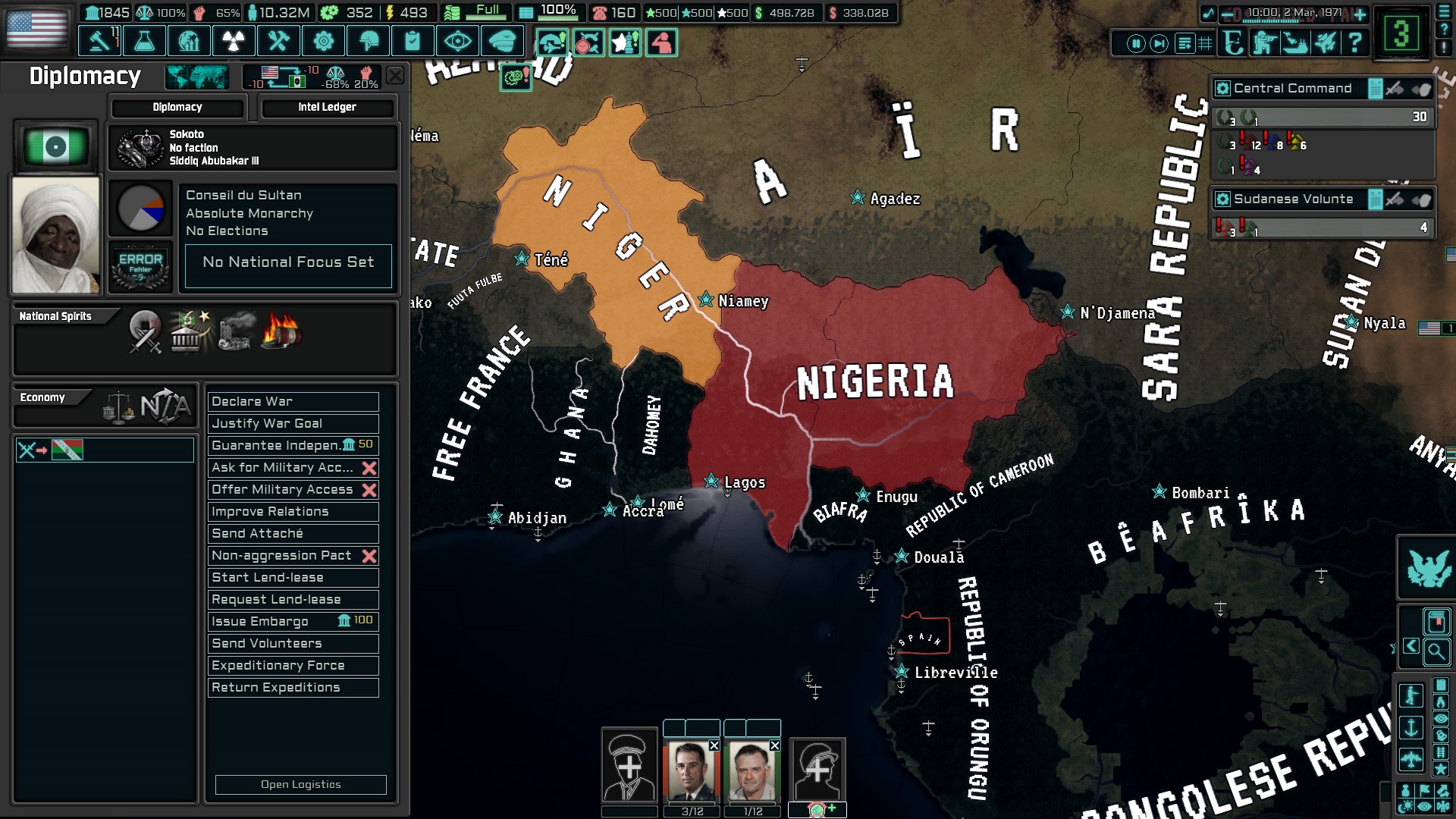Open the nuclear weapons menu (radiation icon)

(234, 39)
